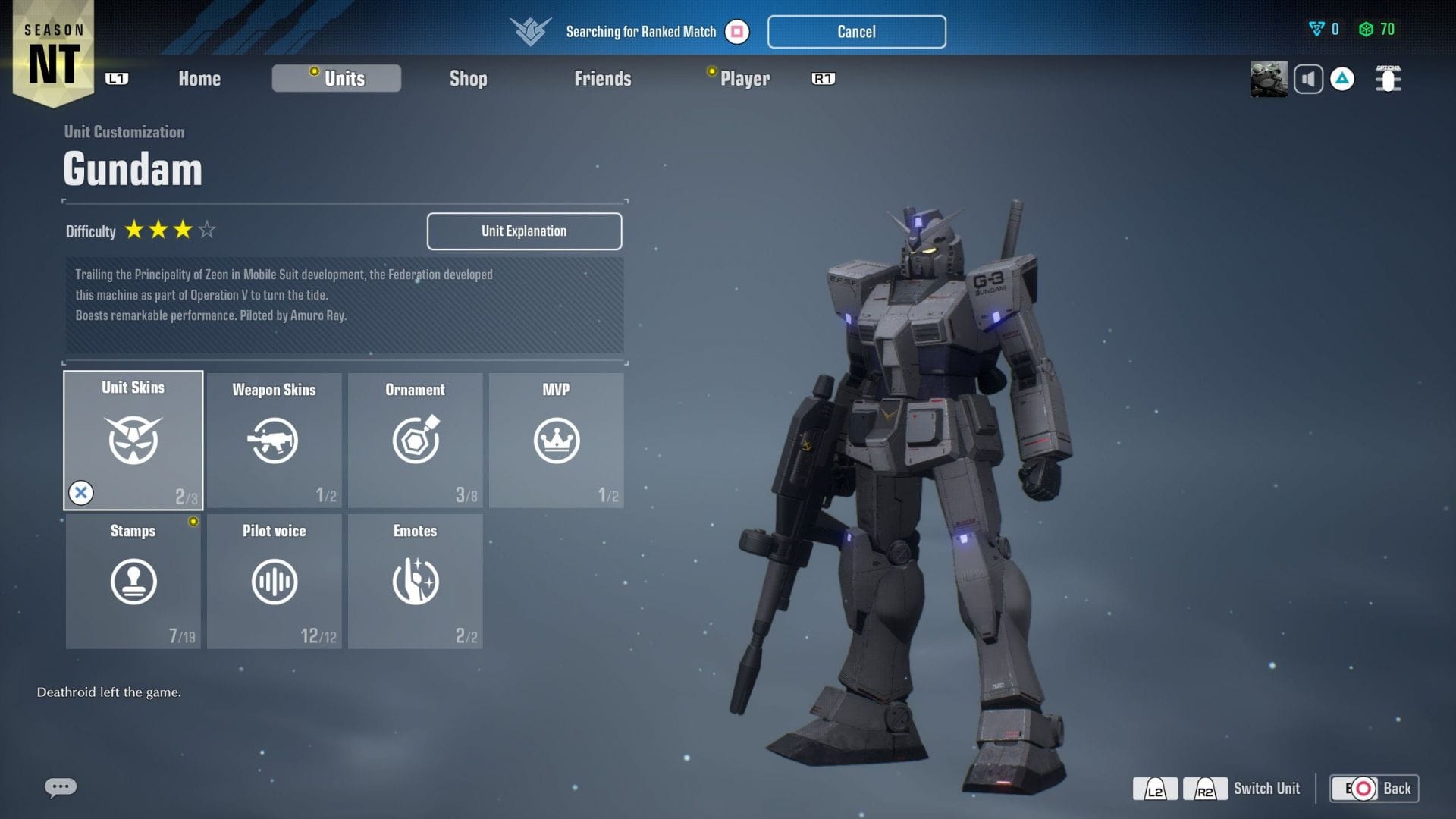Image resolution: width=1456 pixels, height=819 pixels.
Task: Open the Unit Skins customization
Action: (x=133, y=440)
